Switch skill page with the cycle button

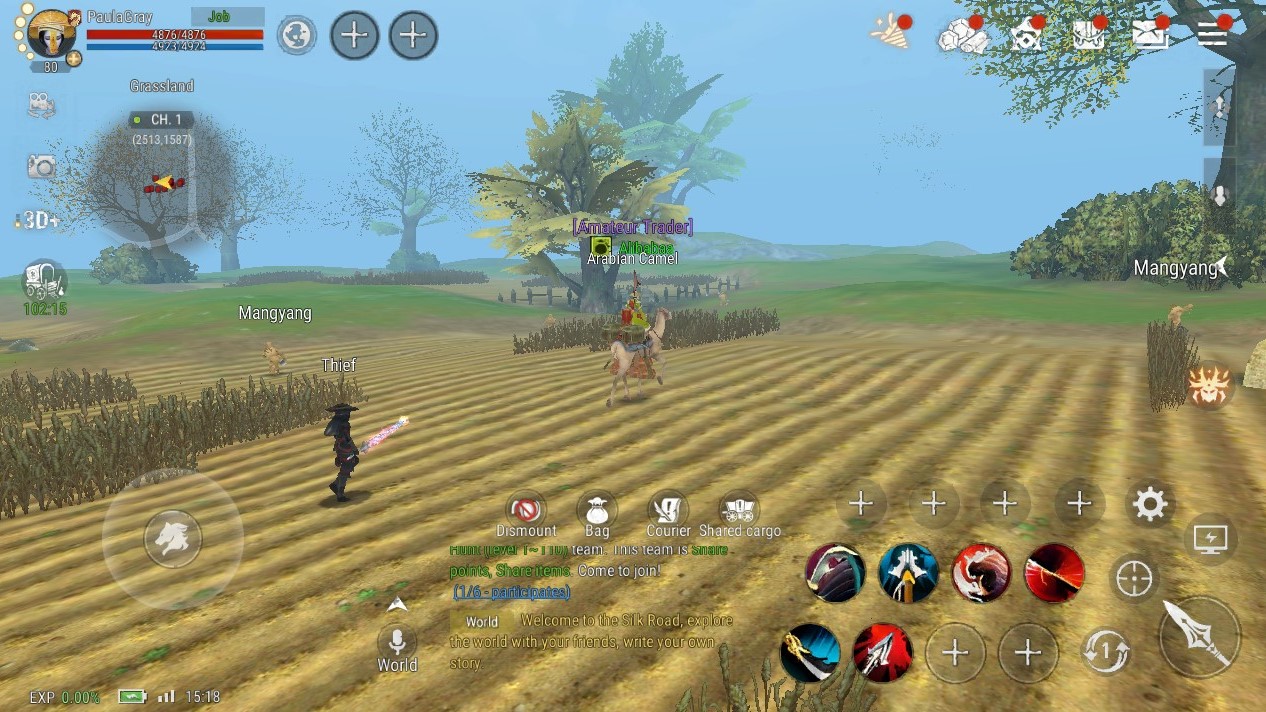pos(1106,652)
